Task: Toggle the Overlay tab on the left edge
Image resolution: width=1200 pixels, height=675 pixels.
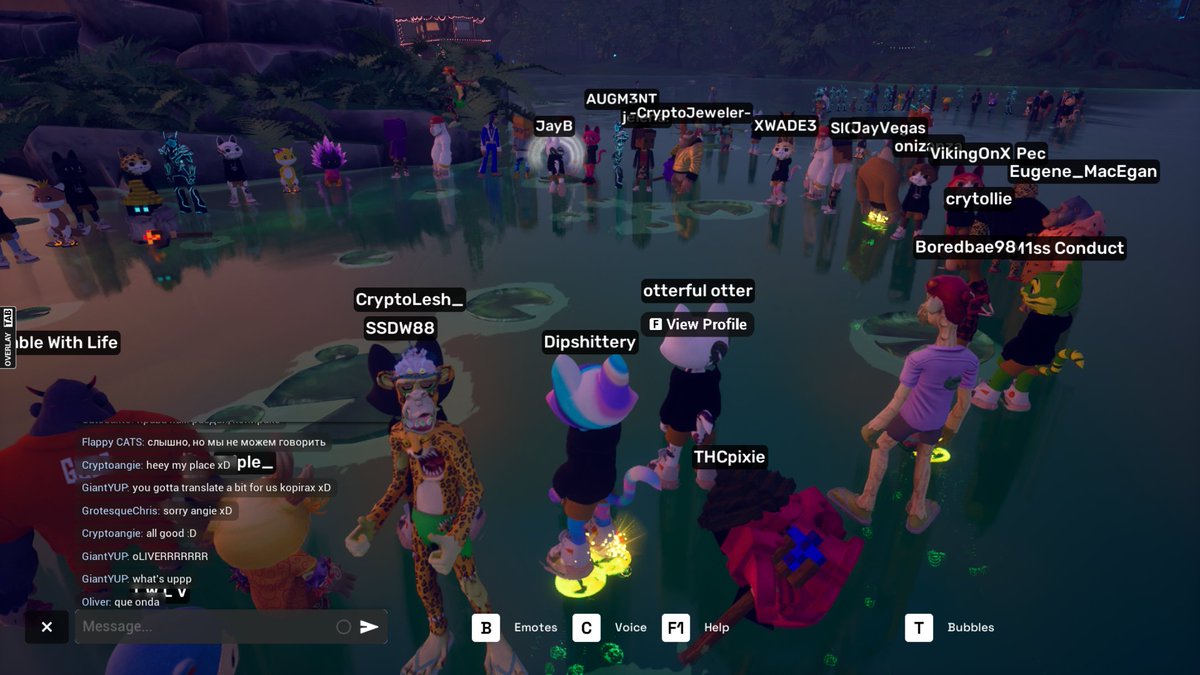Action: click(x=7, y=337)
